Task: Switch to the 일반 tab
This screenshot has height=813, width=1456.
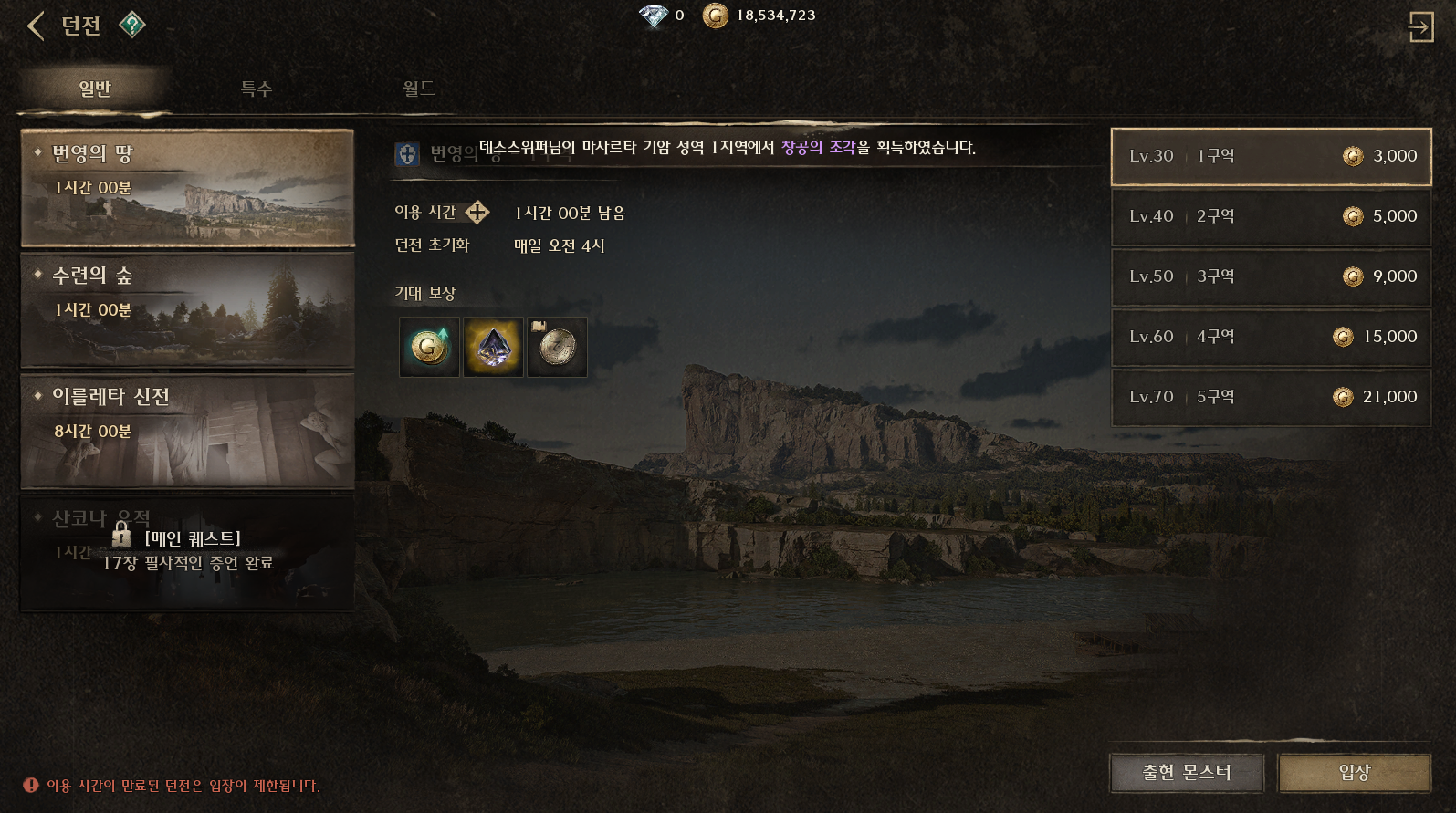Action: pos(95,89)
